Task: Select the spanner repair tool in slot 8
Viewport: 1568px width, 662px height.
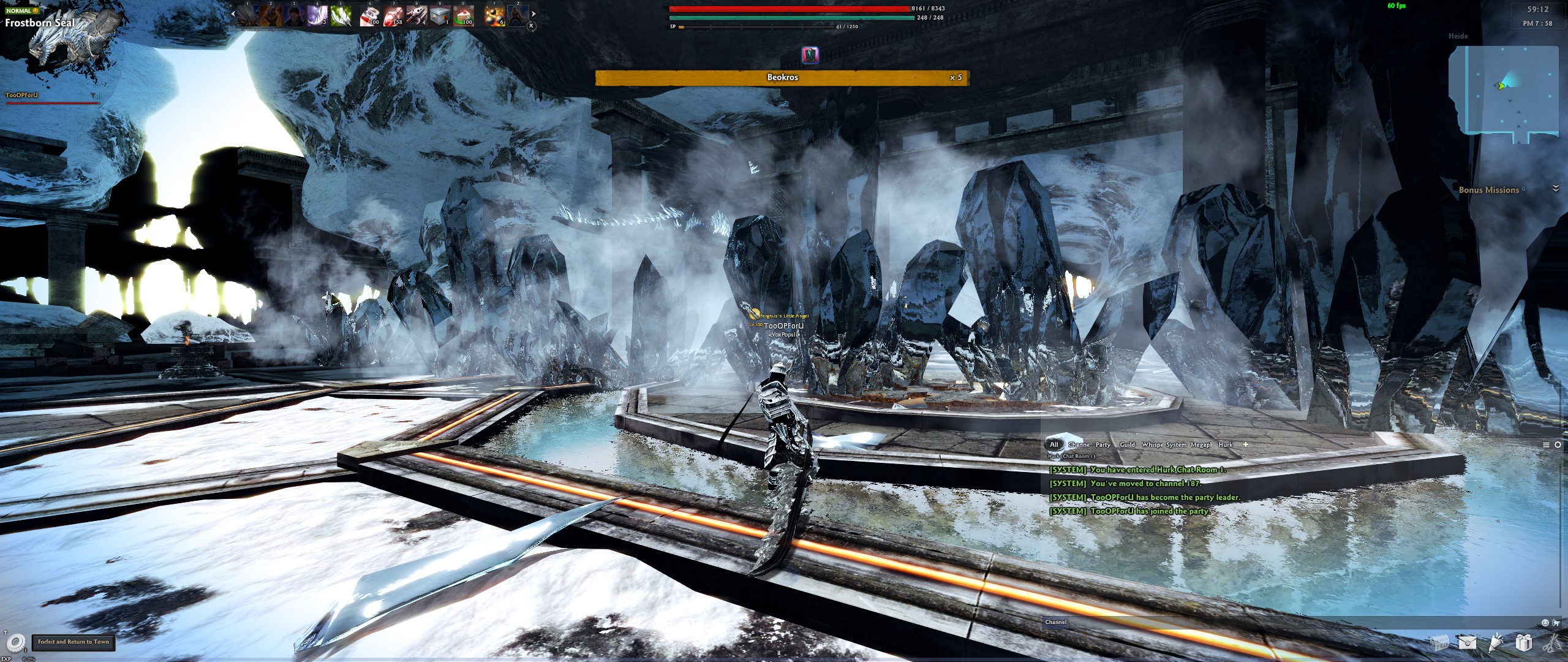Action: pos(418,15)
